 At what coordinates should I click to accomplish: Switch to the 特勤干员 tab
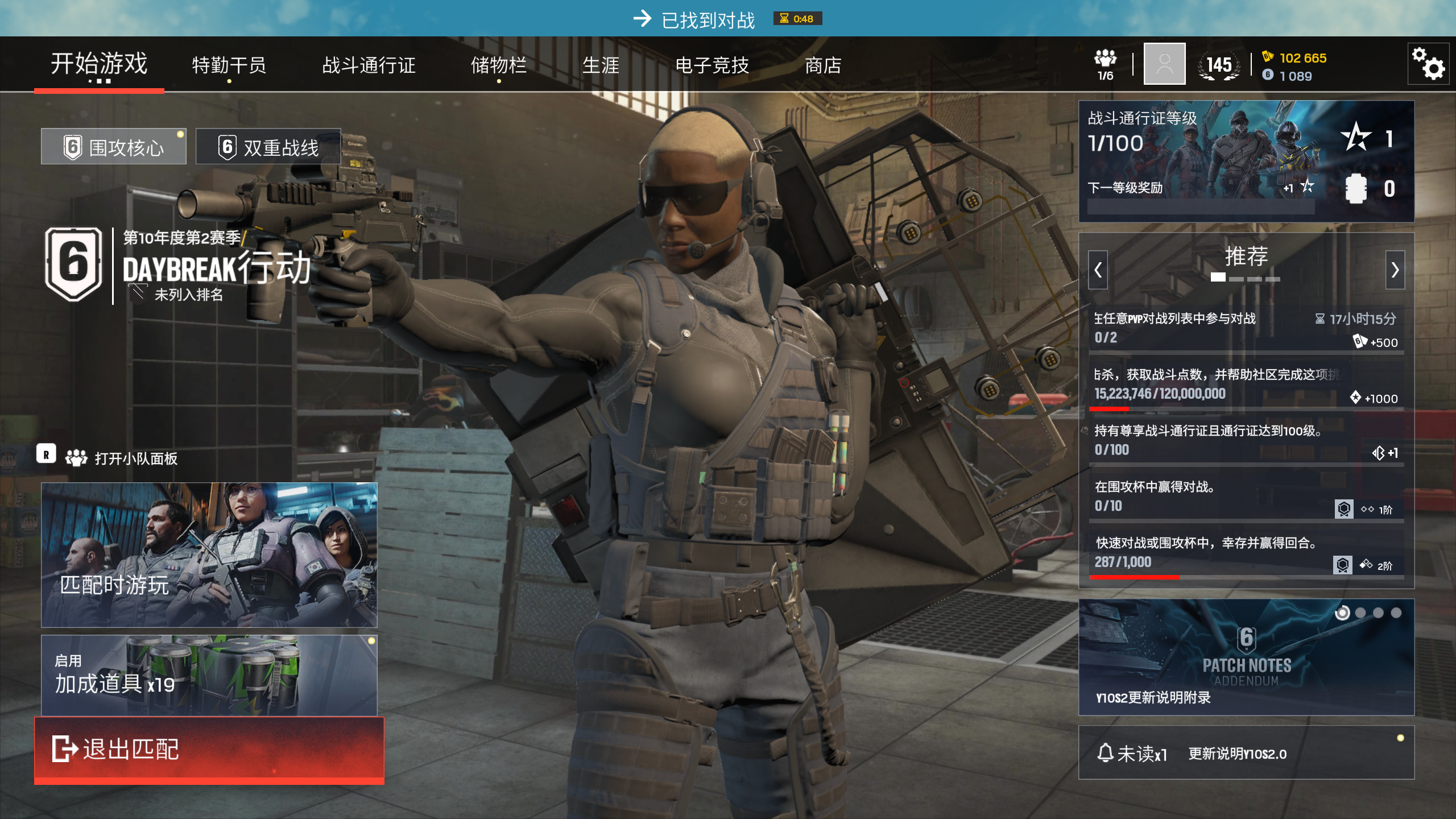[x=229, y=65]
